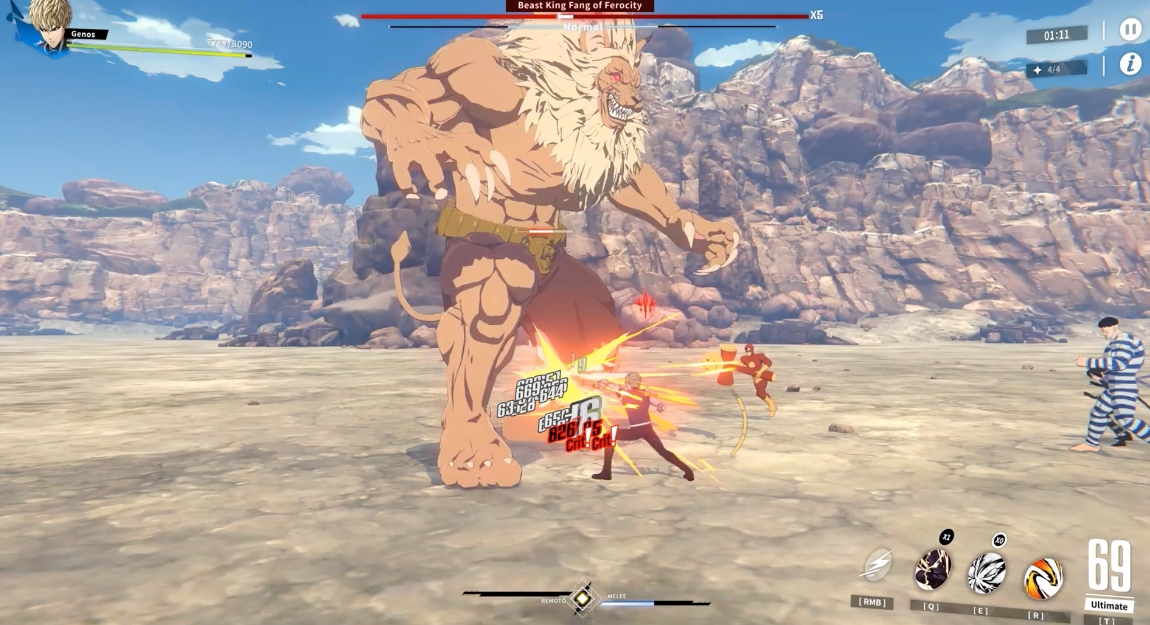The width and height of the screenshot is (1150, 625).
Task: Pause the battle
Action: [1130, 30]
